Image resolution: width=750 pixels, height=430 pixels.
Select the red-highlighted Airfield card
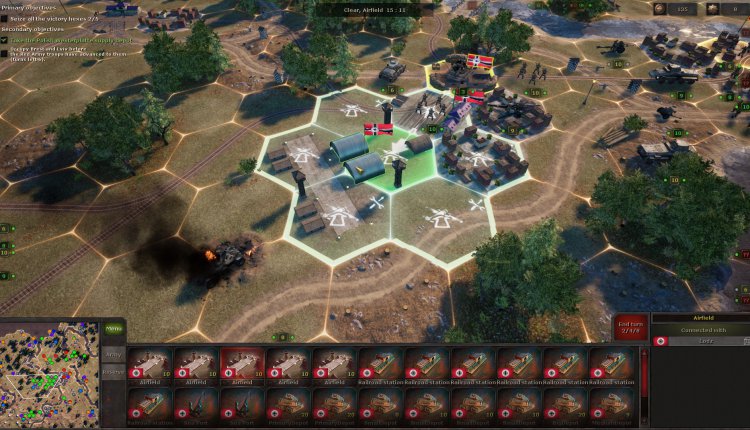click(x=242, y=366)
